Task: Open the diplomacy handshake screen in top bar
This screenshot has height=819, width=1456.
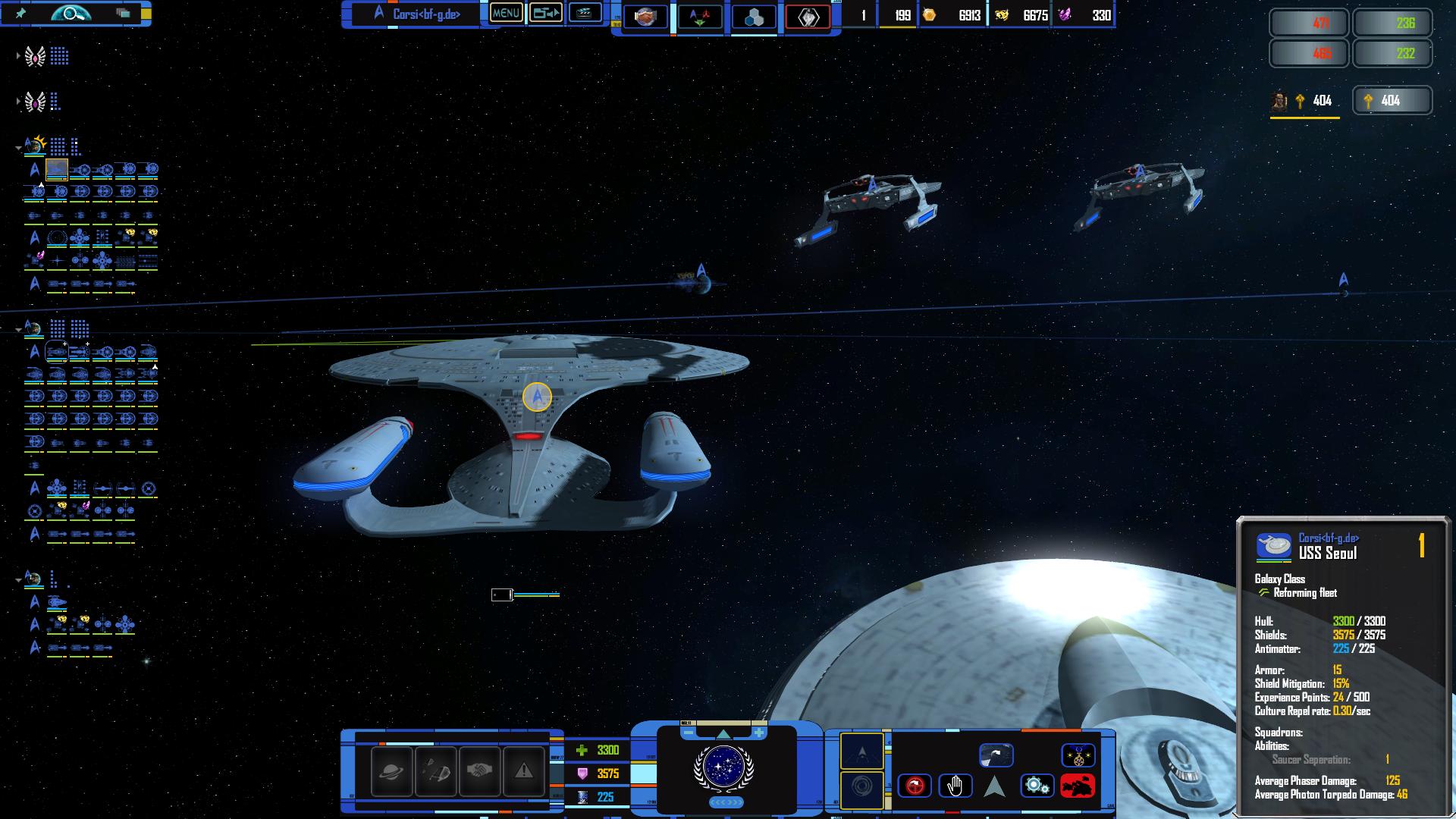Action: click(x=645, y=16)
